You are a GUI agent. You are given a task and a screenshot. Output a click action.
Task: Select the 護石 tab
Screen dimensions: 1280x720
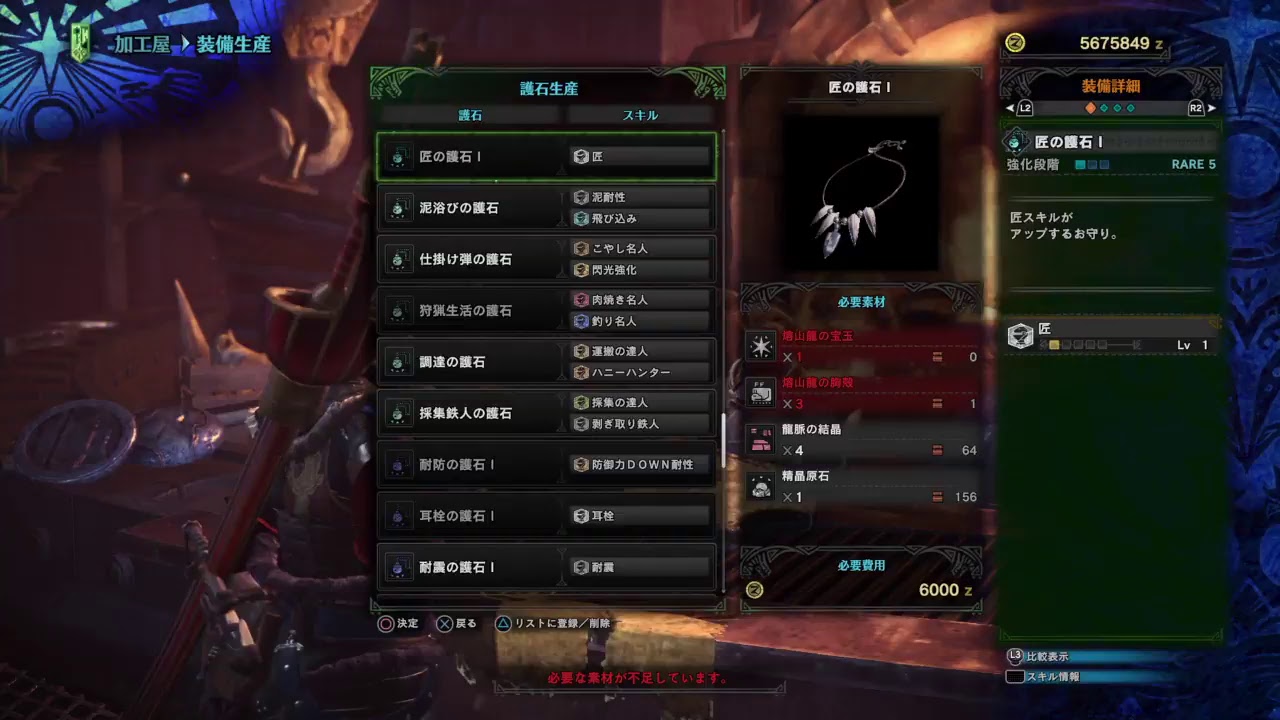point(470,114)
